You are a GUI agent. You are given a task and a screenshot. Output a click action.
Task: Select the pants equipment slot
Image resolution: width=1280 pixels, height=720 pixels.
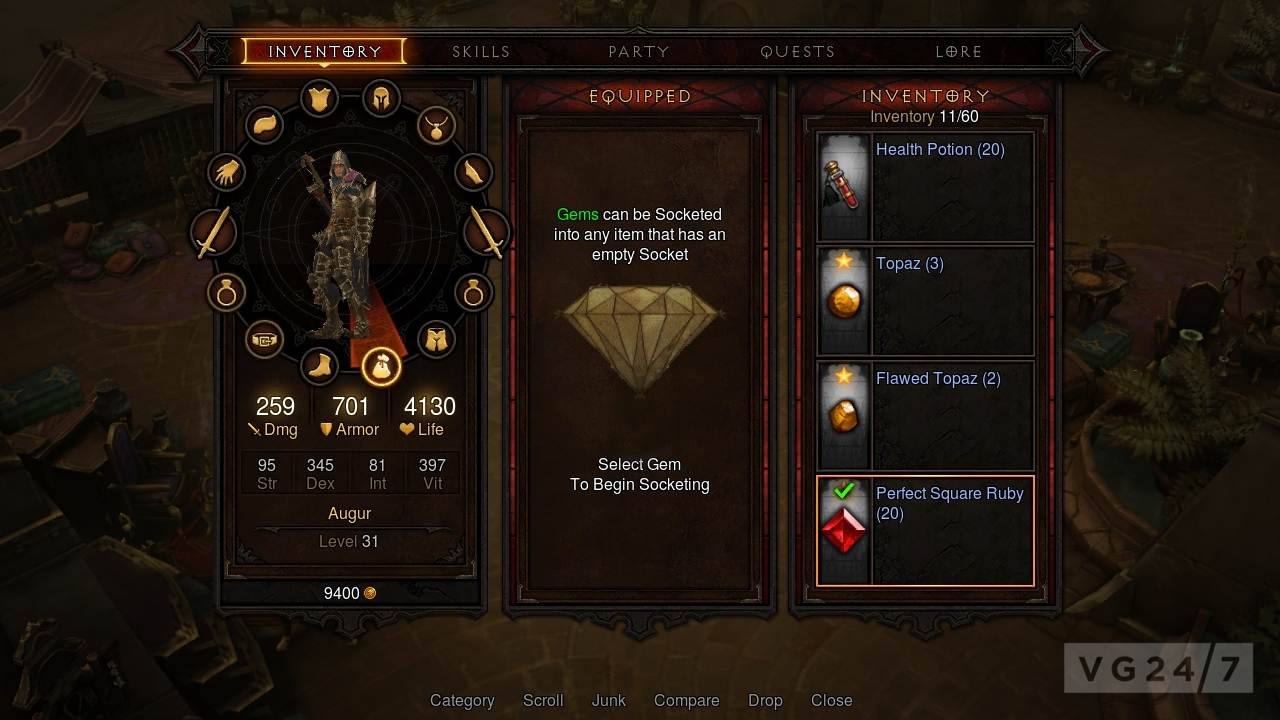pyautogui.click(x=436, y=340)
